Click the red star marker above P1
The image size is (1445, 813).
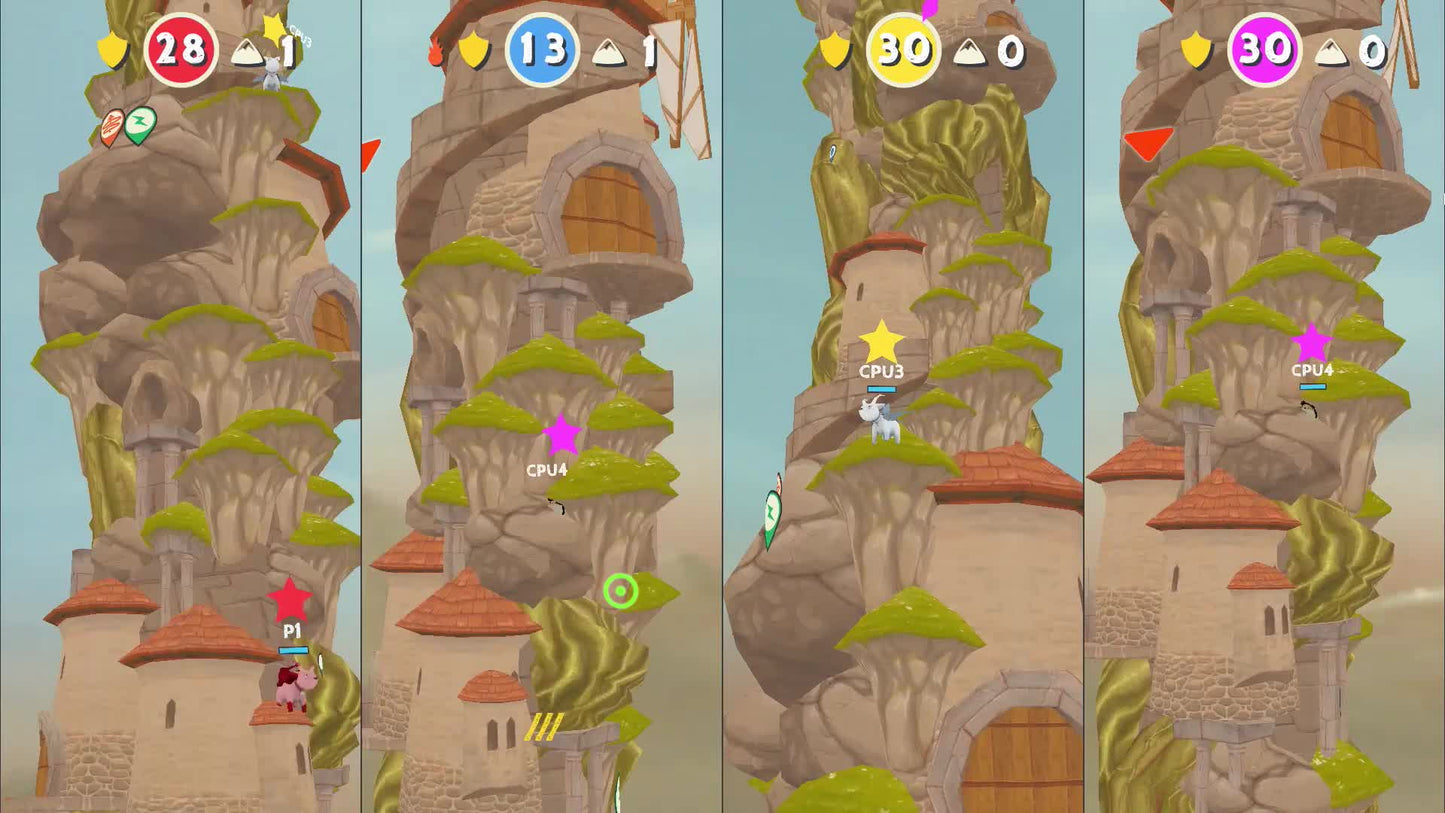click(x=289, y=600)
